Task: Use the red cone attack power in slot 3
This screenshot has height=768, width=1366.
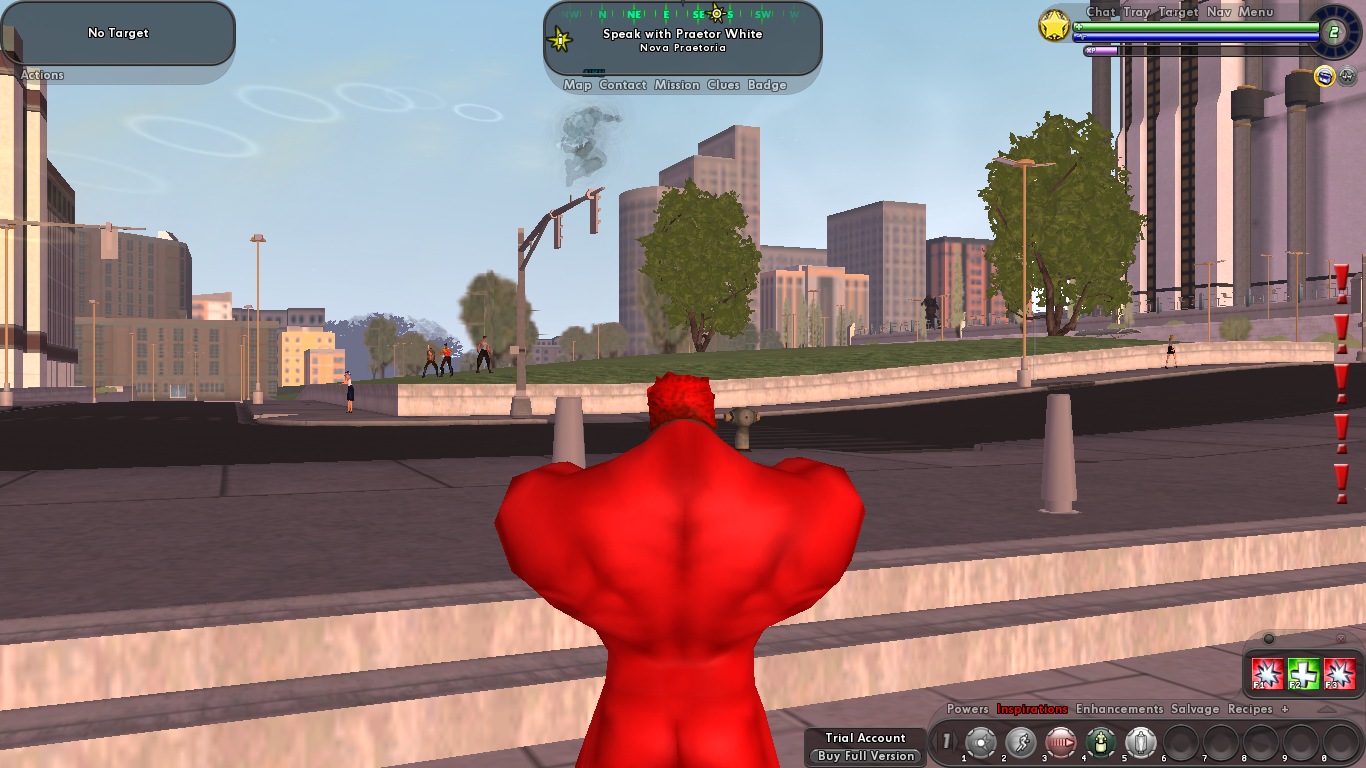Action: coord(1060,742)
